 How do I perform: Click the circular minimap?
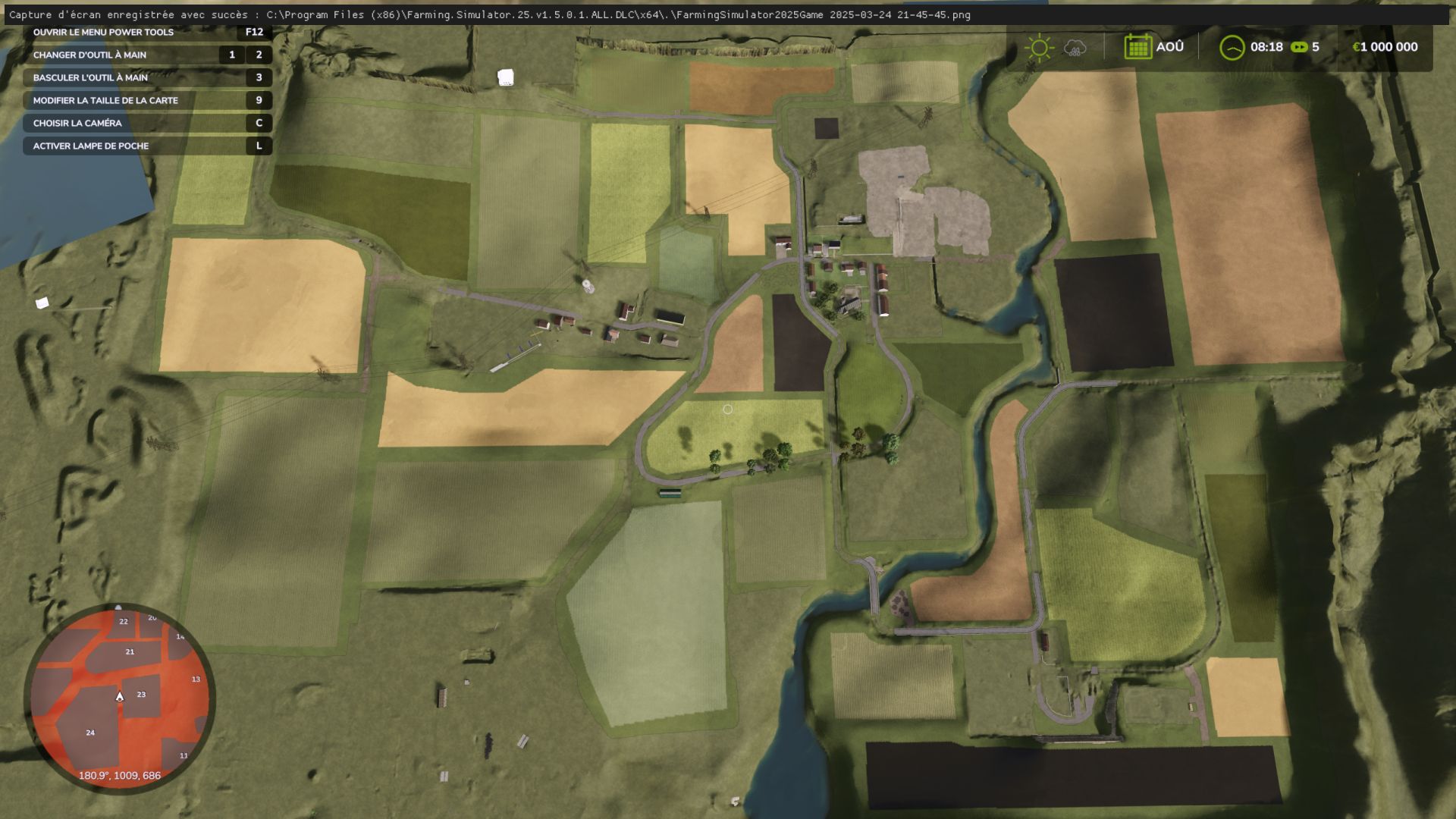(x=120, y=696)
